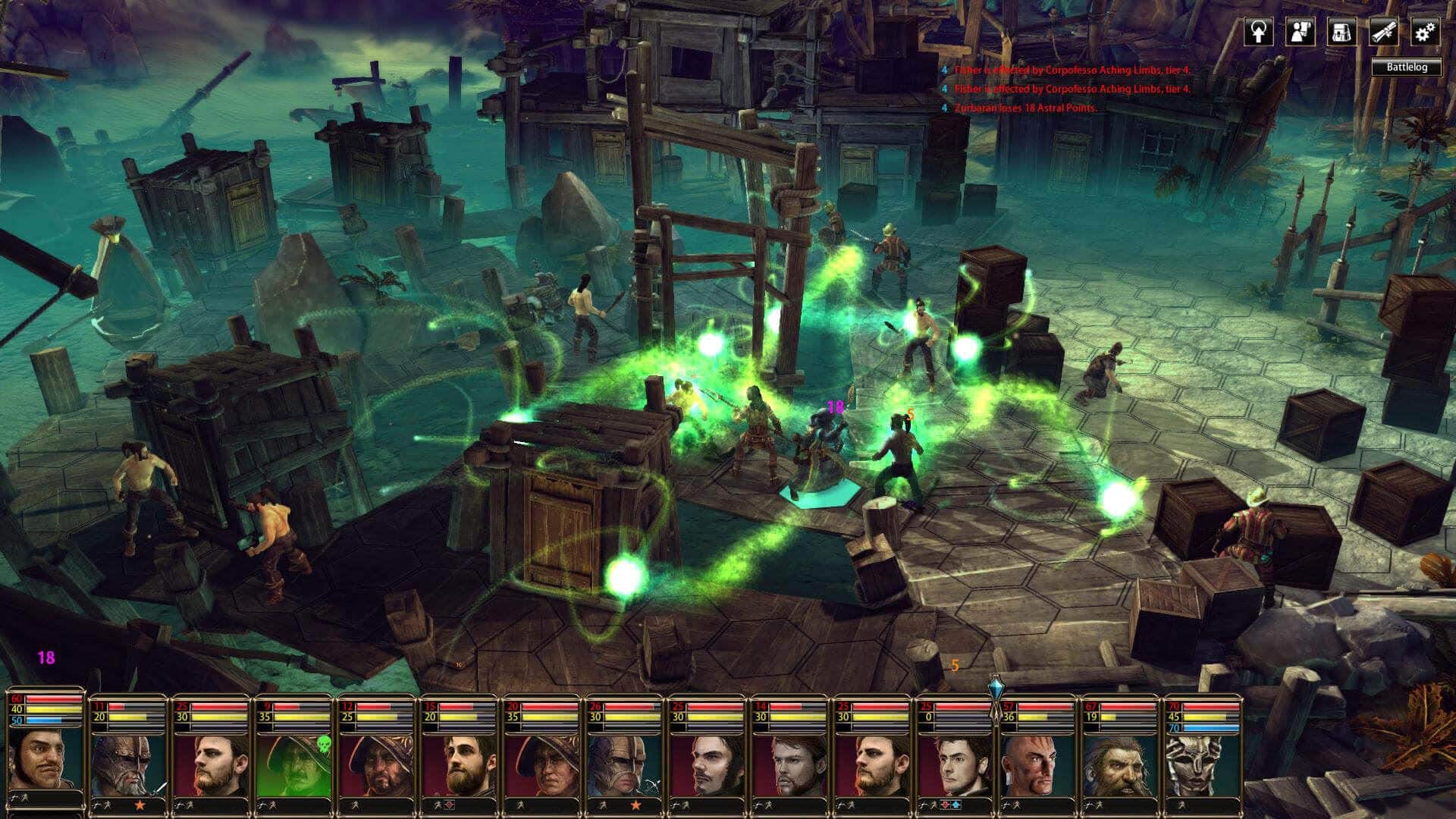Open the Battlelog panel
The height and width of the screenshot is (819, 1456).
click(x=1407, y=67)
